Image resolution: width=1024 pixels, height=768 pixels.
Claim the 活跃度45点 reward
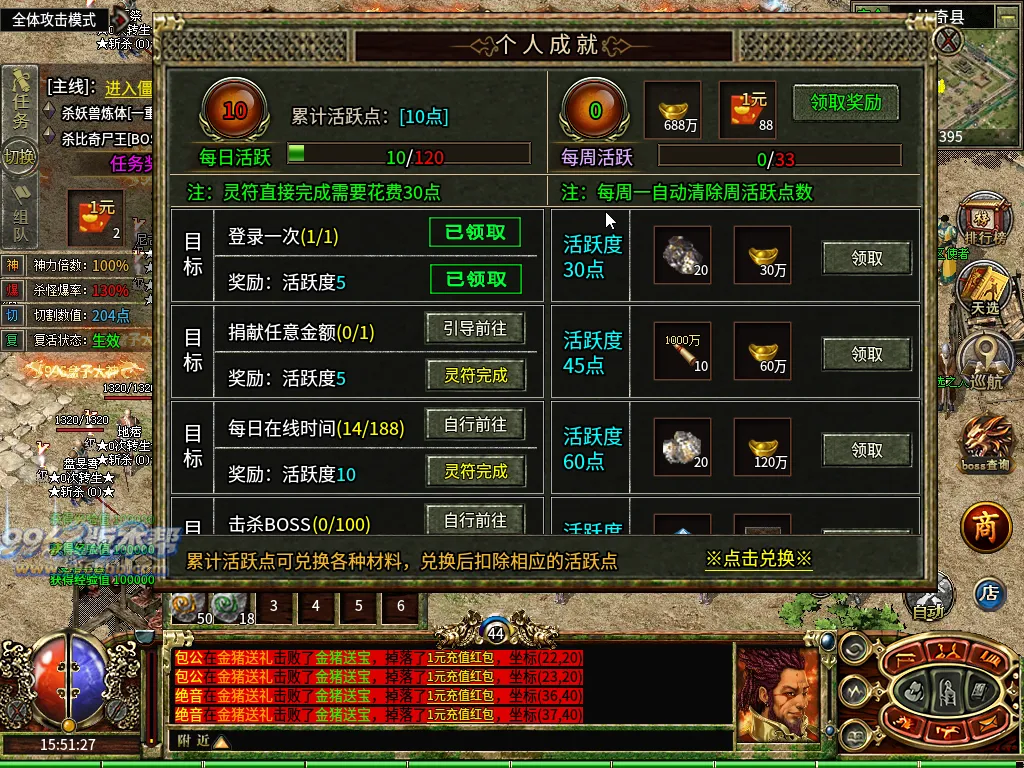coord(867,354)
